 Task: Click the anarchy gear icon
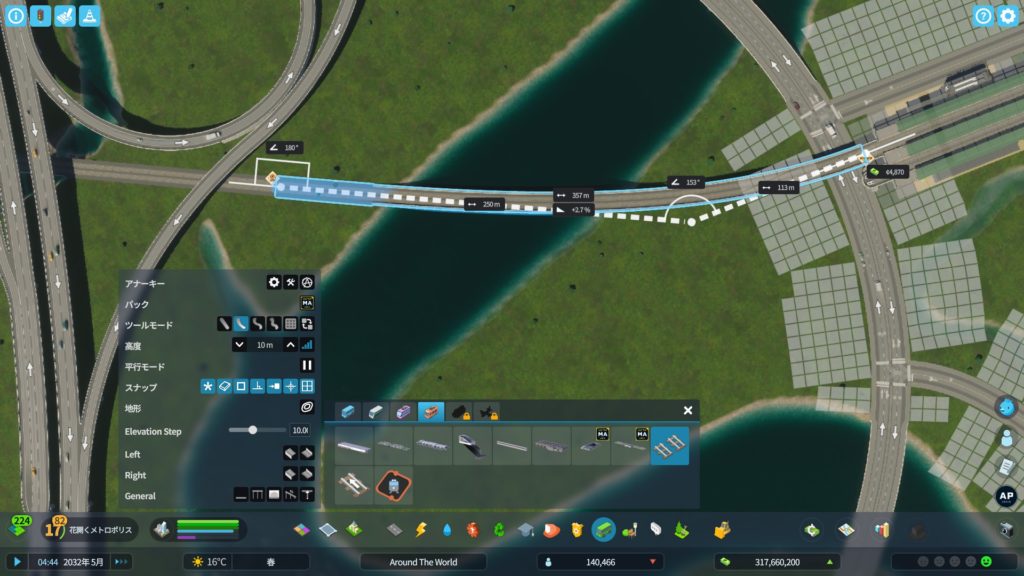click(273, 283)
